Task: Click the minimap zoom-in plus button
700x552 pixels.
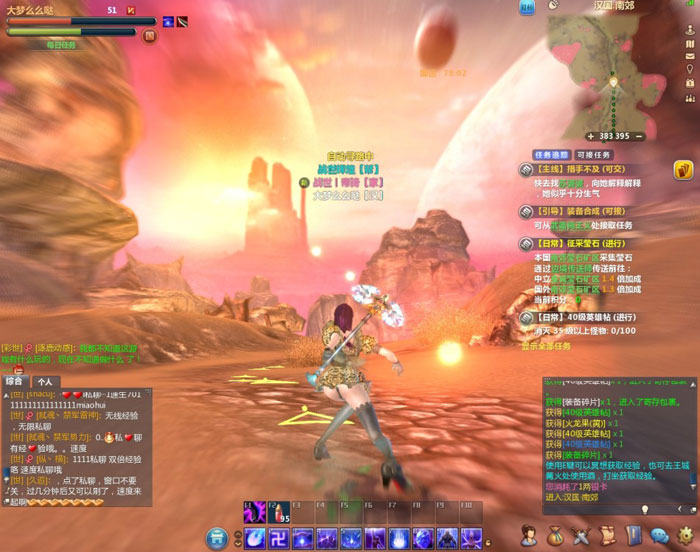Action: pyautogui.click(x=591, y=136)
